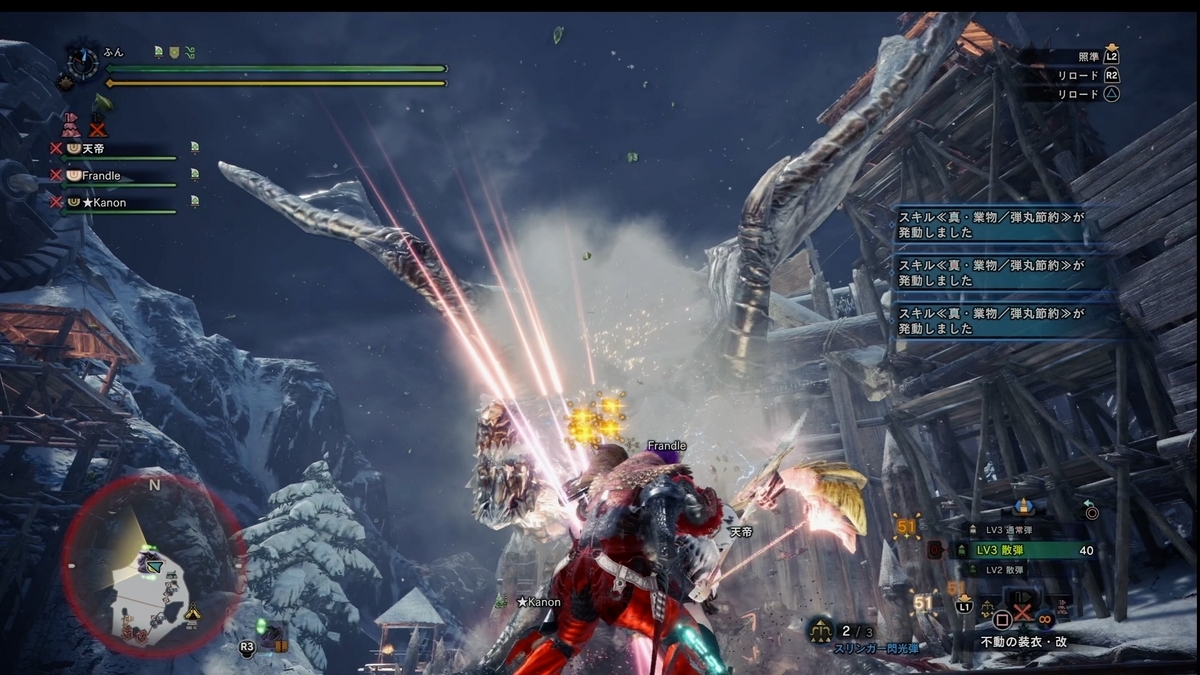Click the crossed-out mantle cooldown icon
This screenshot has height=675, width=1200.
coord(97,127)
